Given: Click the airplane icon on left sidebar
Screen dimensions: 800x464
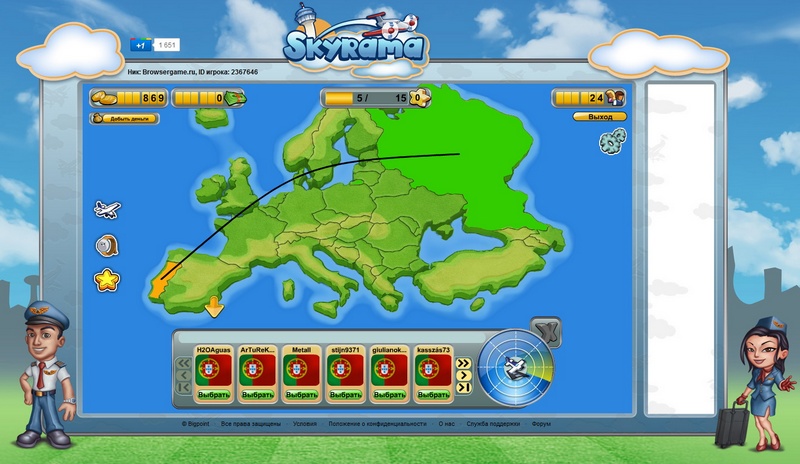Looking at the screenshot, I should [107, 209].
